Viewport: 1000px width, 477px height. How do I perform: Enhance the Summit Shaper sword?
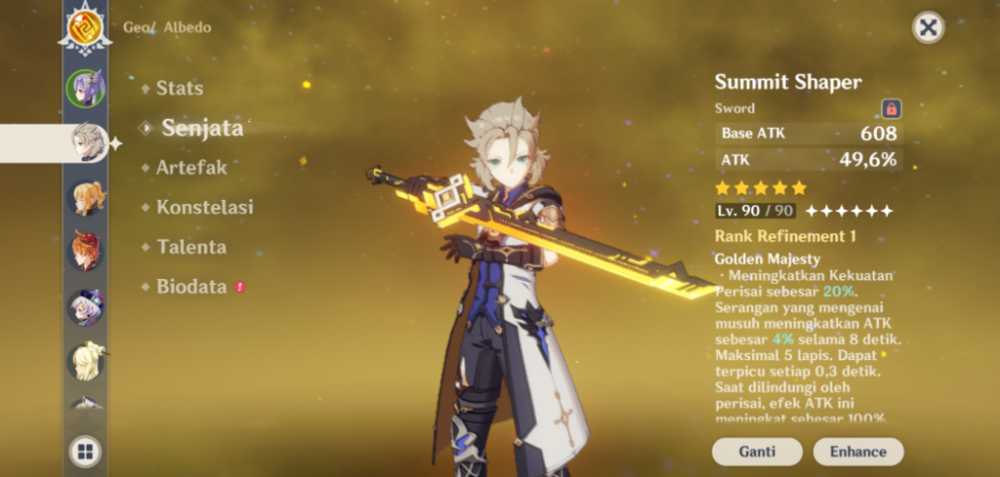[x=858, y=451]
